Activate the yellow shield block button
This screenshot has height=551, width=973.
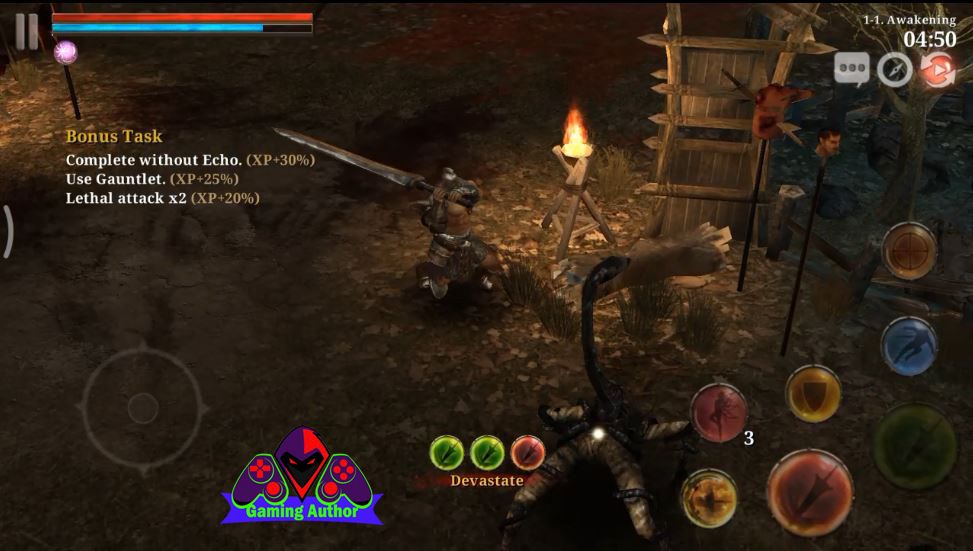[x=813, y=393]
